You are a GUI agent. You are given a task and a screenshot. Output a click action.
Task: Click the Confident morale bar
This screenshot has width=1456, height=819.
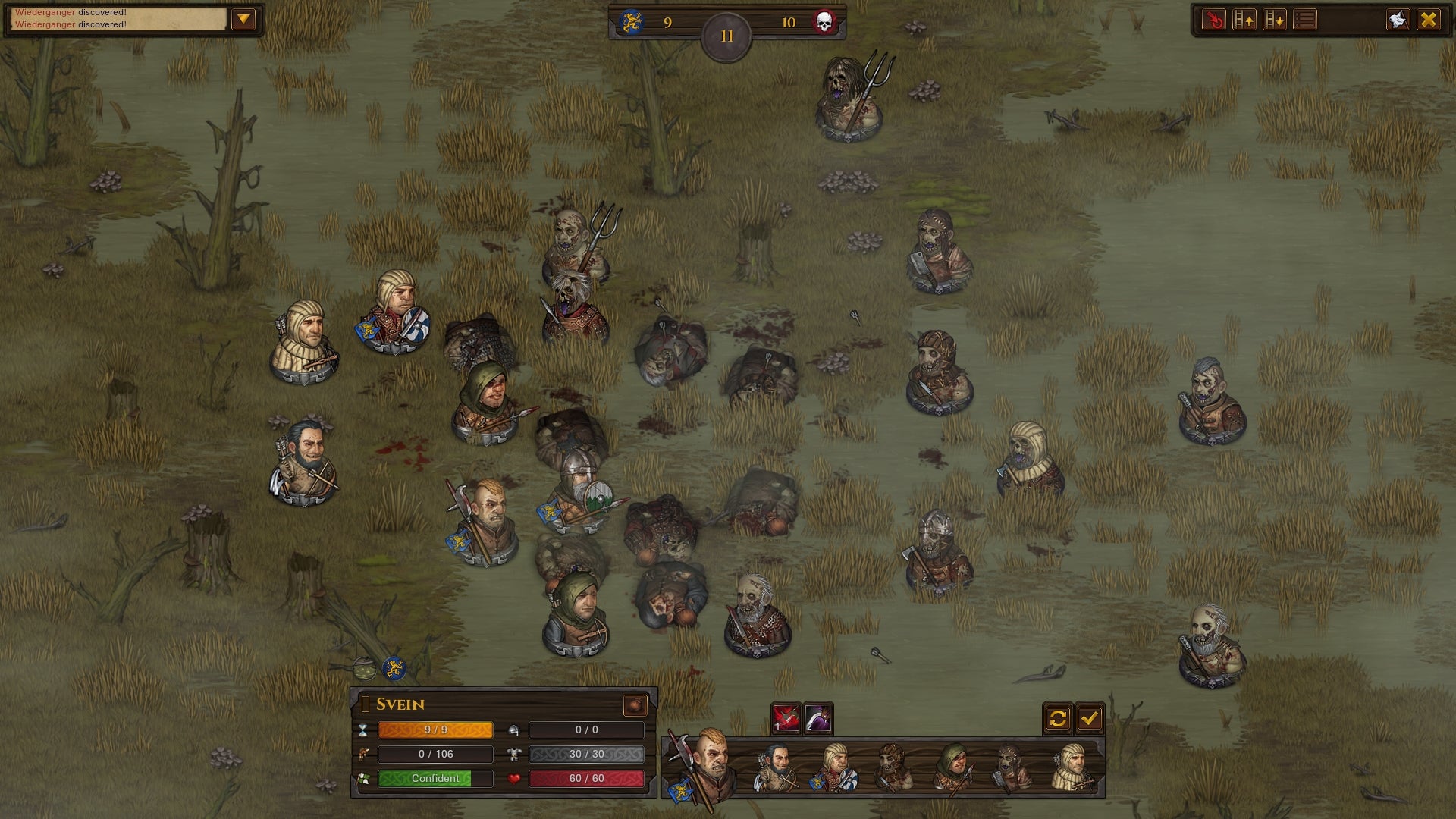point(435,778)
